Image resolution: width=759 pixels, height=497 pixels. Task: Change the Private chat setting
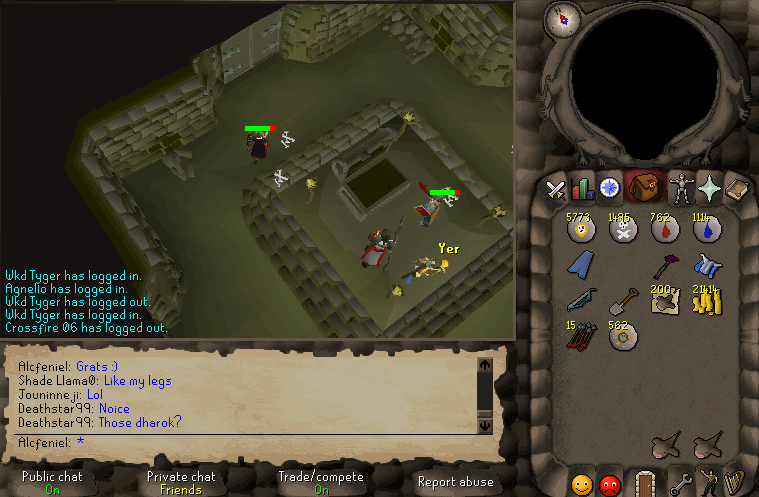point(181,483)
